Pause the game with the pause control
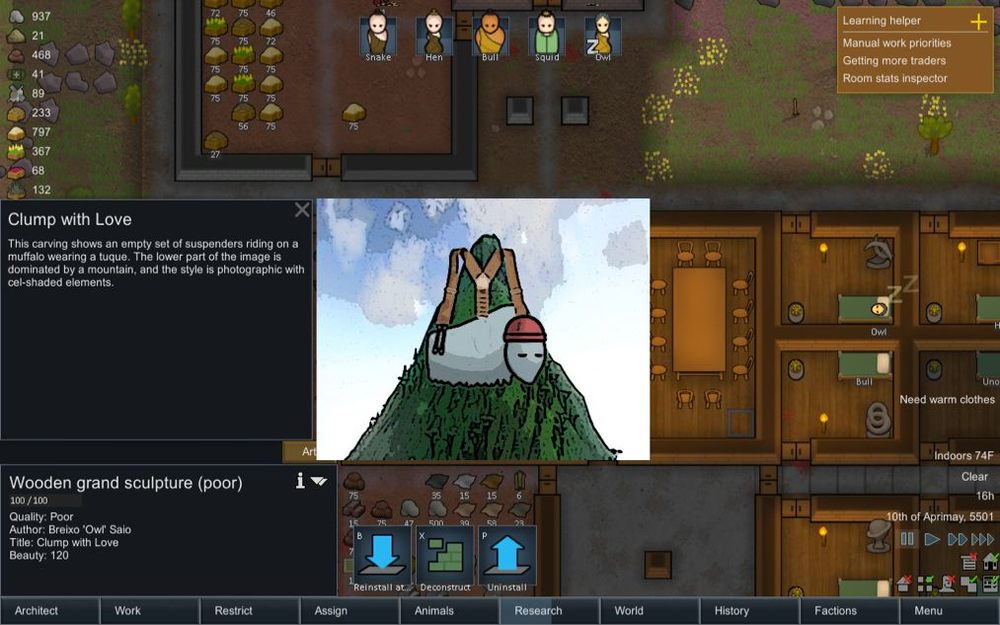This screenshot has height=625, width=1000. 908,539
